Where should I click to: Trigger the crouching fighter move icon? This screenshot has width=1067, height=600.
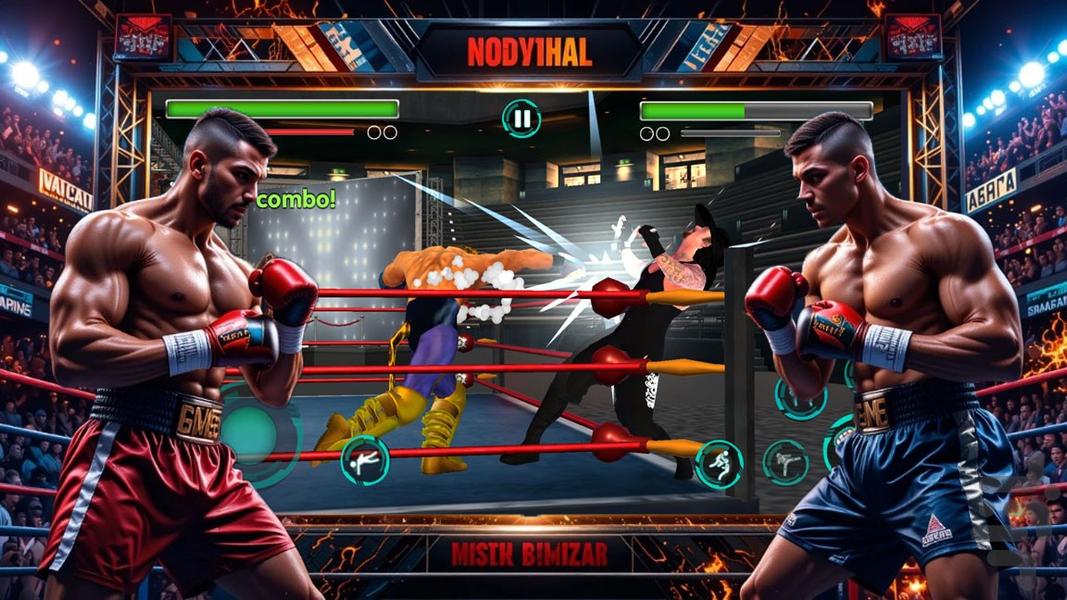[x=720, y=464]
